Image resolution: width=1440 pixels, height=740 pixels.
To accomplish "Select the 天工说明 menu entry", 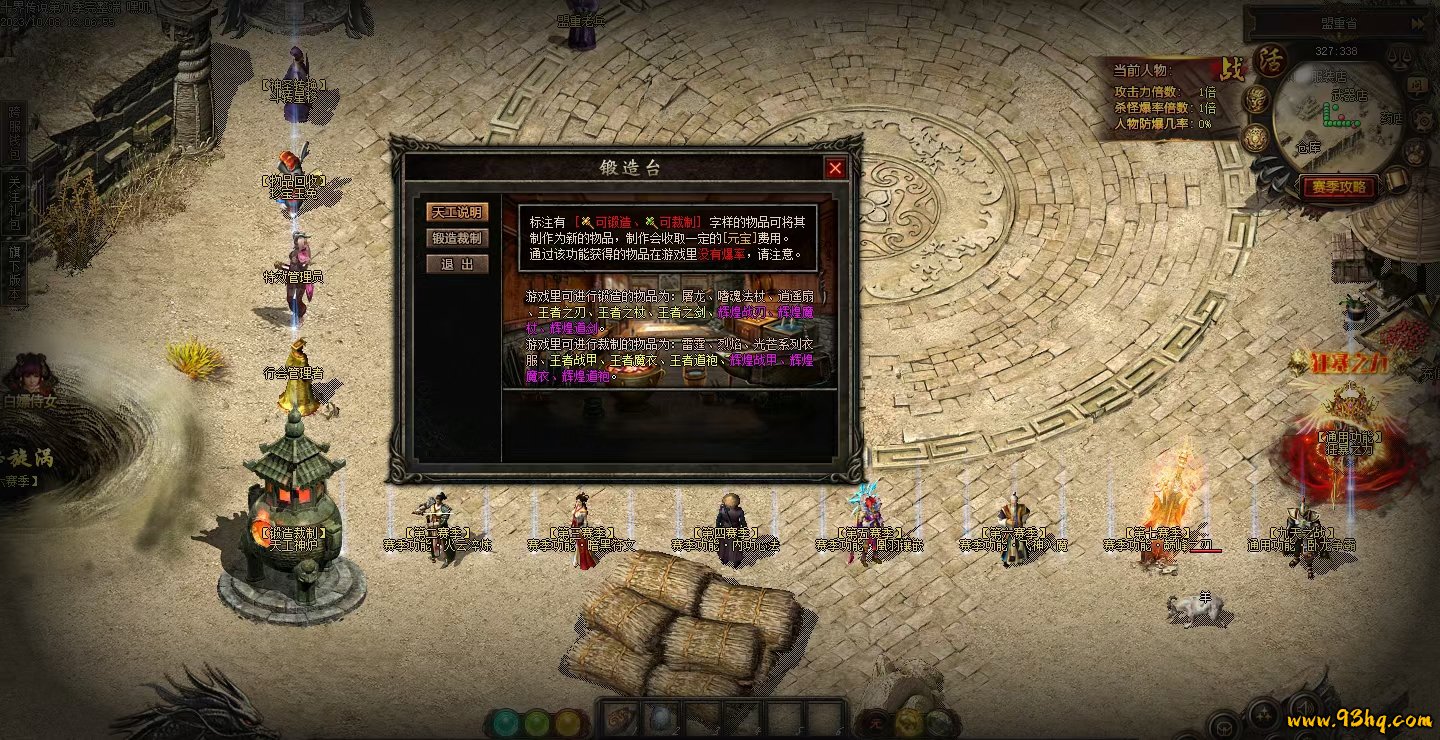I will click(x=457, y=212).
